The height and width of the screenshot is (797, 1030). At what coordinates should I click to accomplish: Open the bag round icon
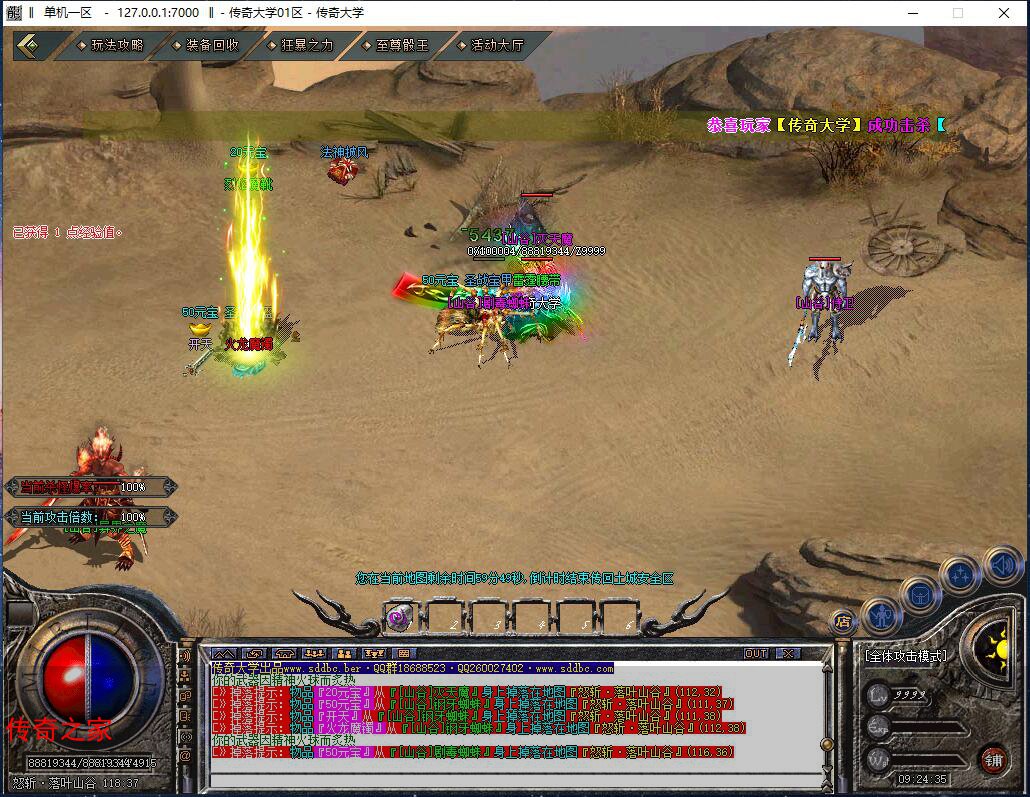[x=920, y=595]
